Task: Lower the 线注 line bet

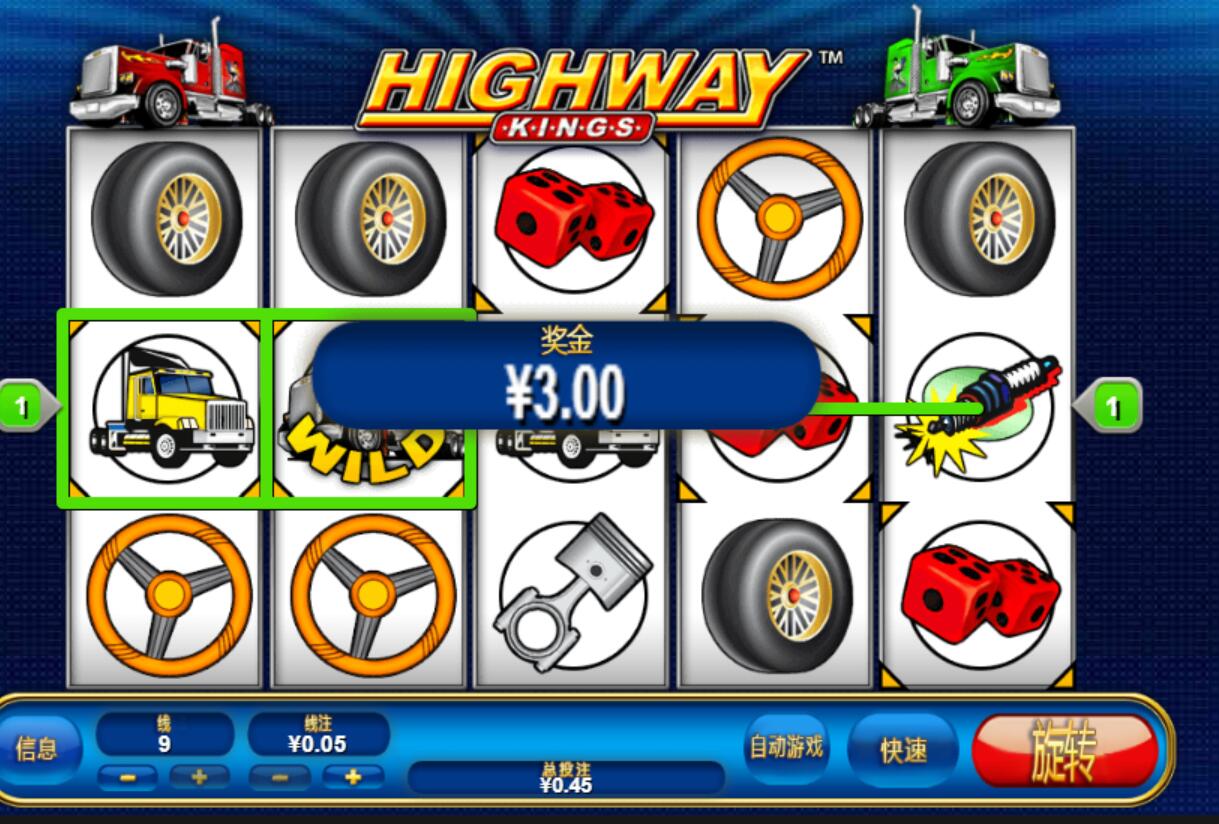Action: (280, 777)
